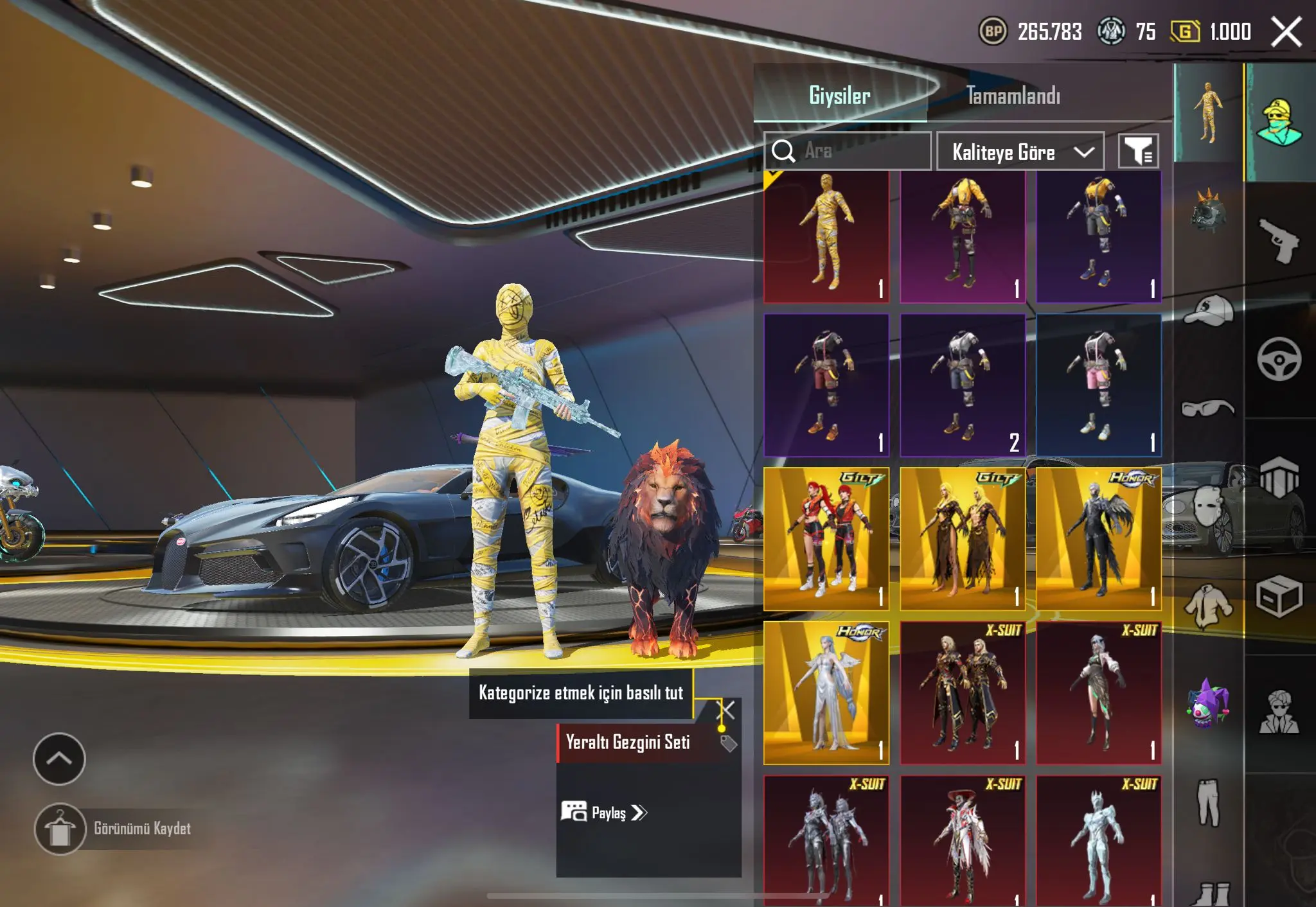Viewport: 1316px width, 907px height.
Task: Open the steering wheel vehicle category
Action: (x=1279, y=358)
